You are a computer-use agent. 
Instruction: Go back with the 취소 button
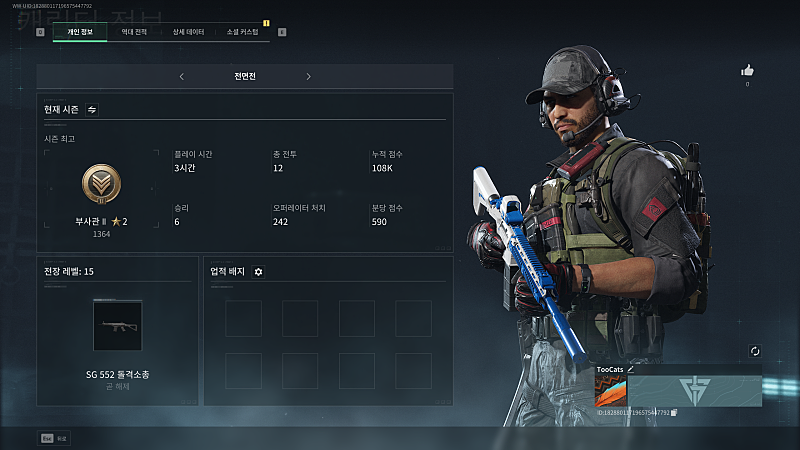(x=55, y=437)
